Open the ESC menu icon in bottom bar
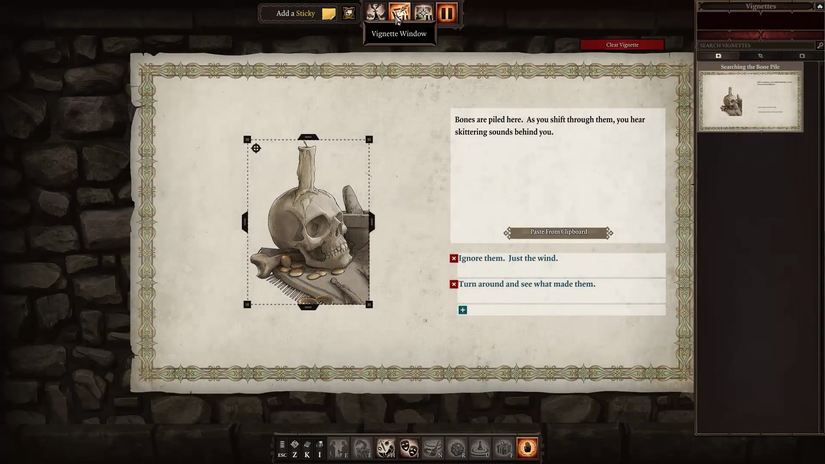825x464 pixels. pos(282,449)
